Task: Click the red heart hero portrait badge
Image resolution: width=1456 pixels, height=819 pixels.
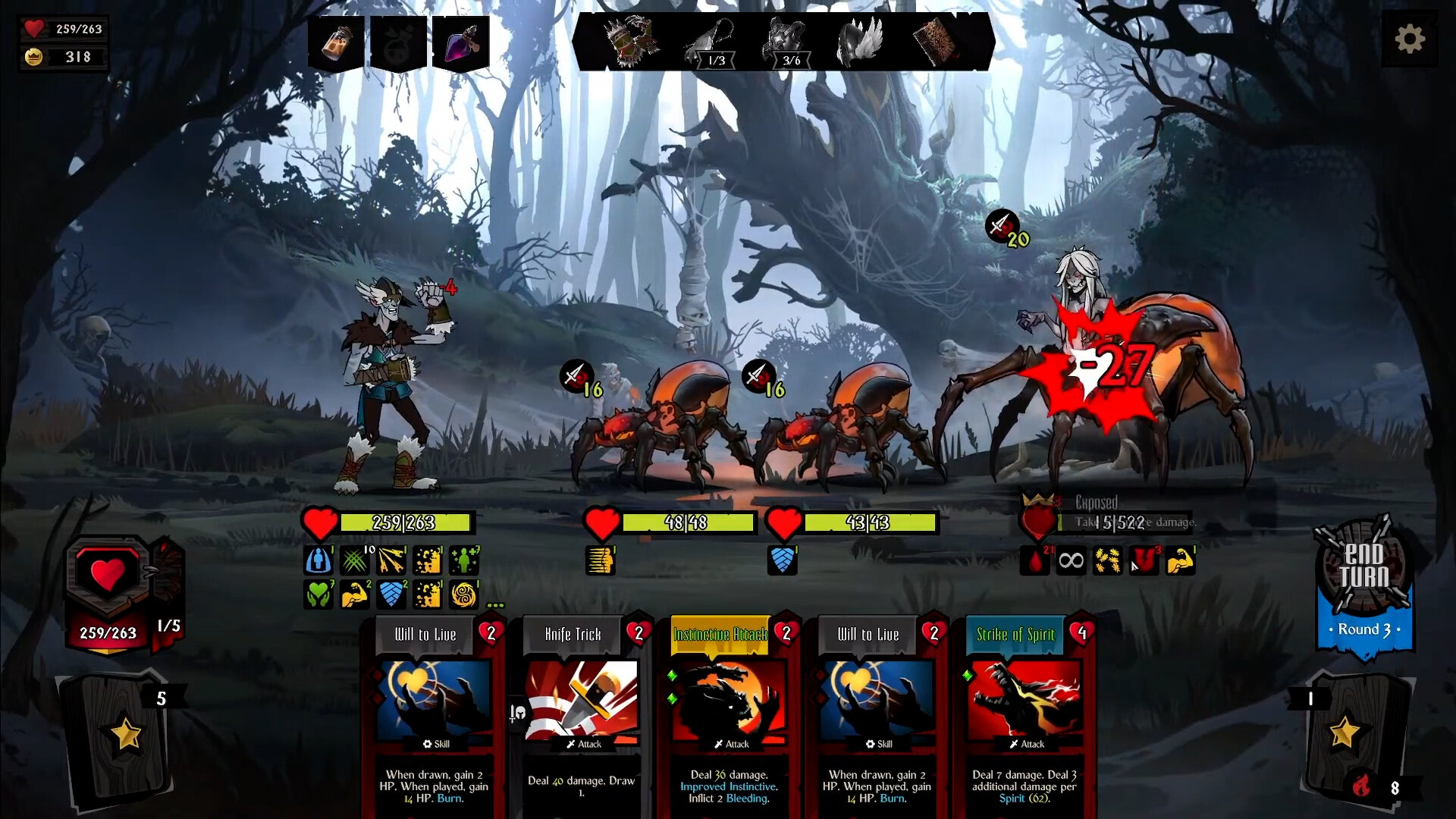Action: [x=108, y=575]
